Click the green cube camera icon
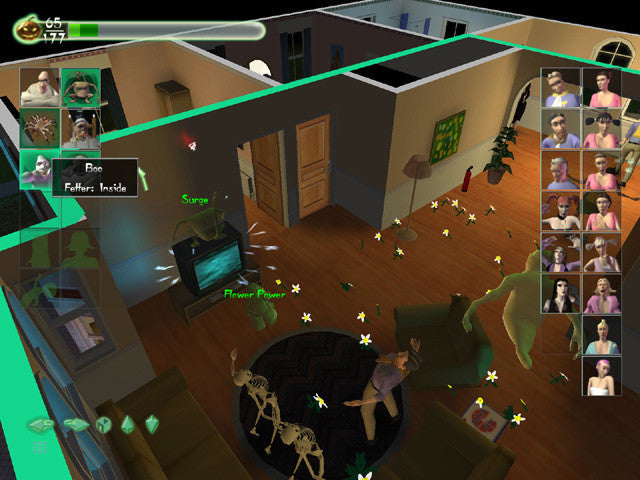Image resolution: width=640 pixels, height=480 pixels. 102,424
